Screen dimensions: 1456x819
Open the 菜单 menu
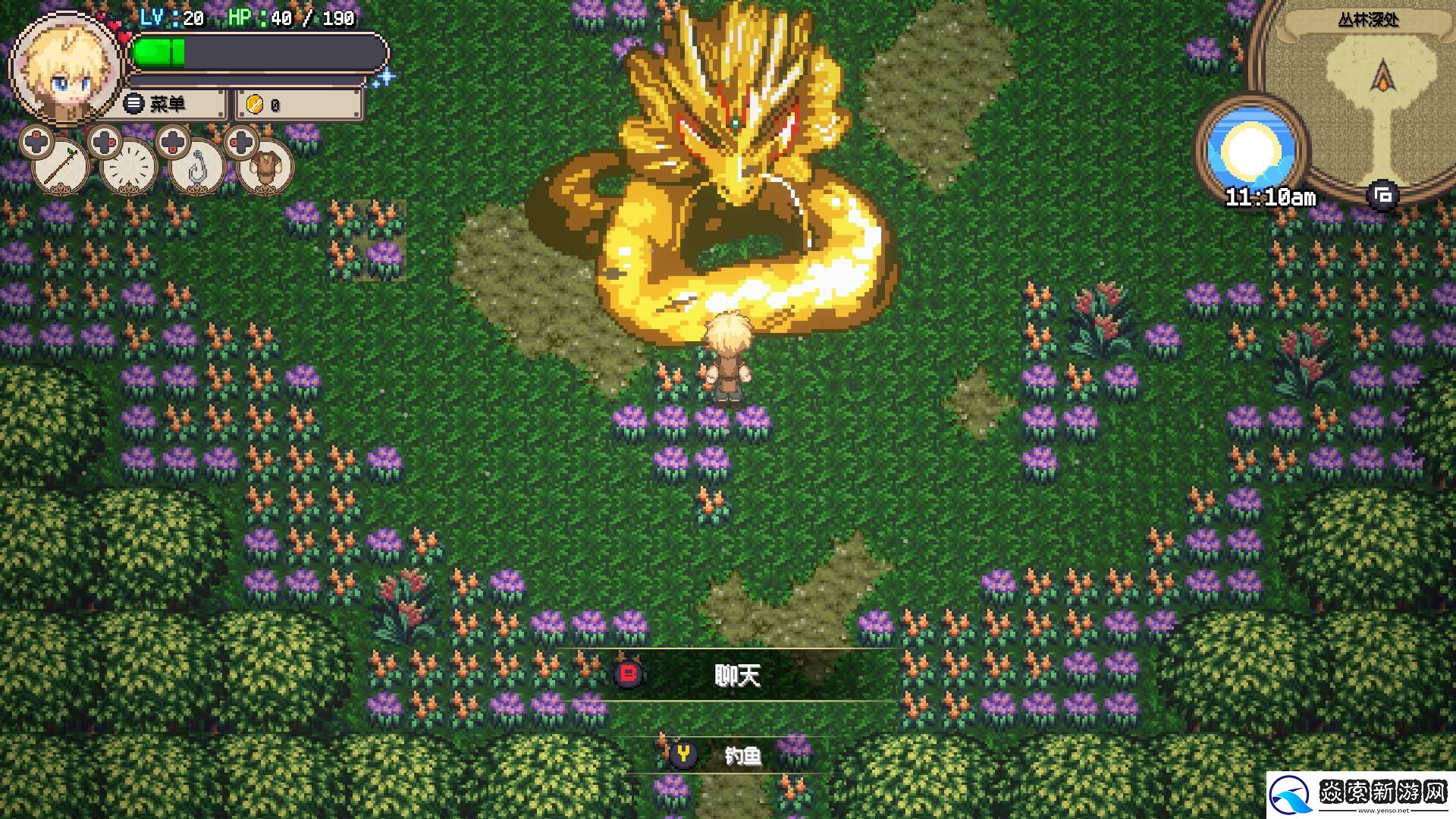(x=168, y=104)
